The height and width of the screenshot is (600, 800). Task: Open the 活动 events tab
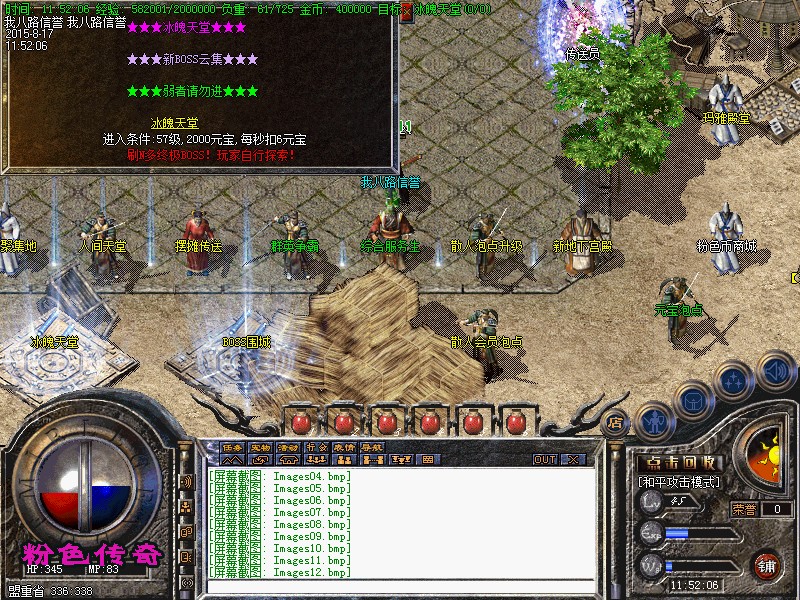pyautogui.click(x=289, y=446)
